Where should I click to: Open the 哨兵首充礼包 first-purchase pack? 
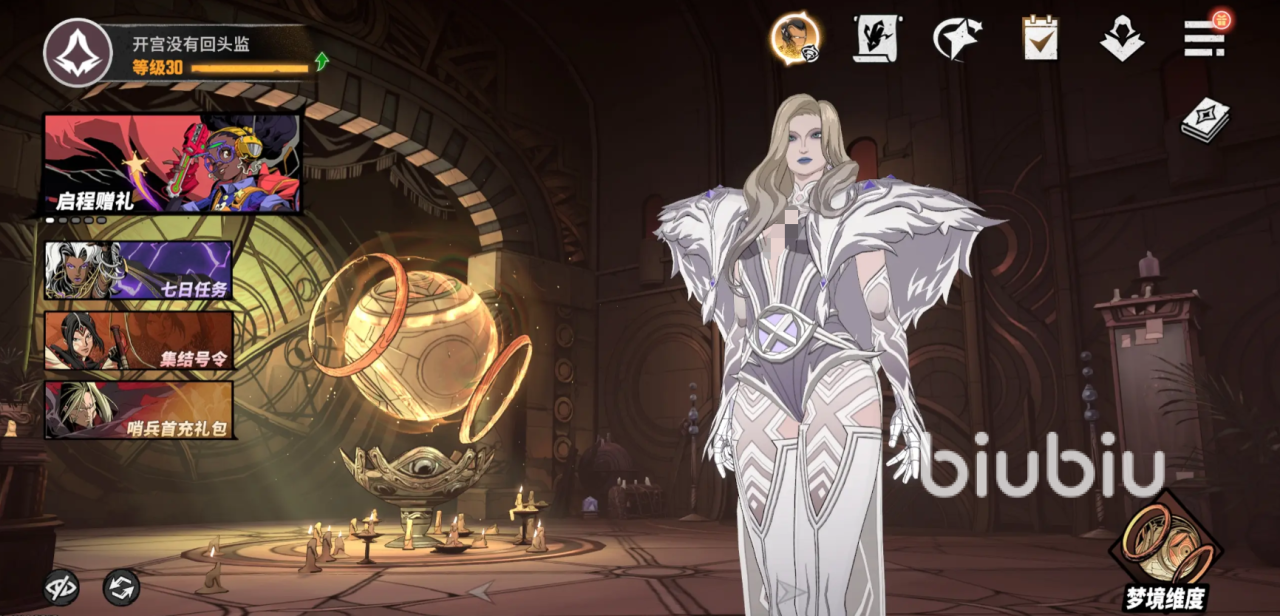click(x=138, y=410)
